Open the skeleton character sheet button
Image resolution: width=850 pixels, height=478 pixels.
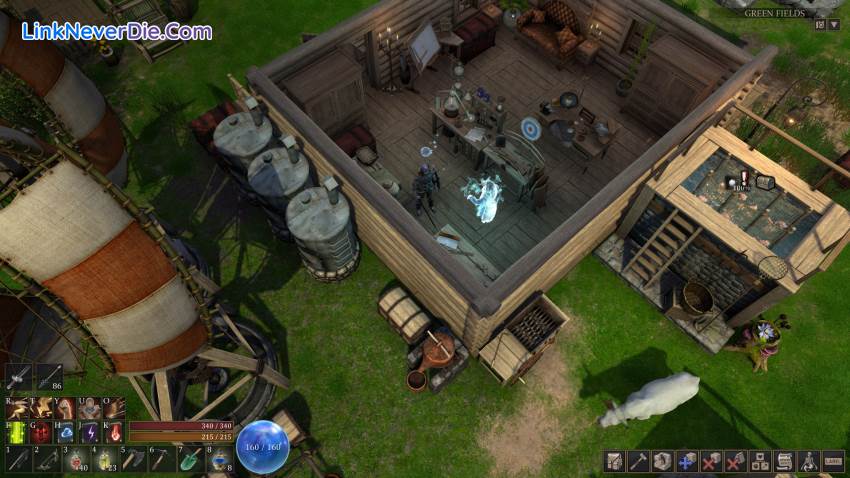(808, 461)
